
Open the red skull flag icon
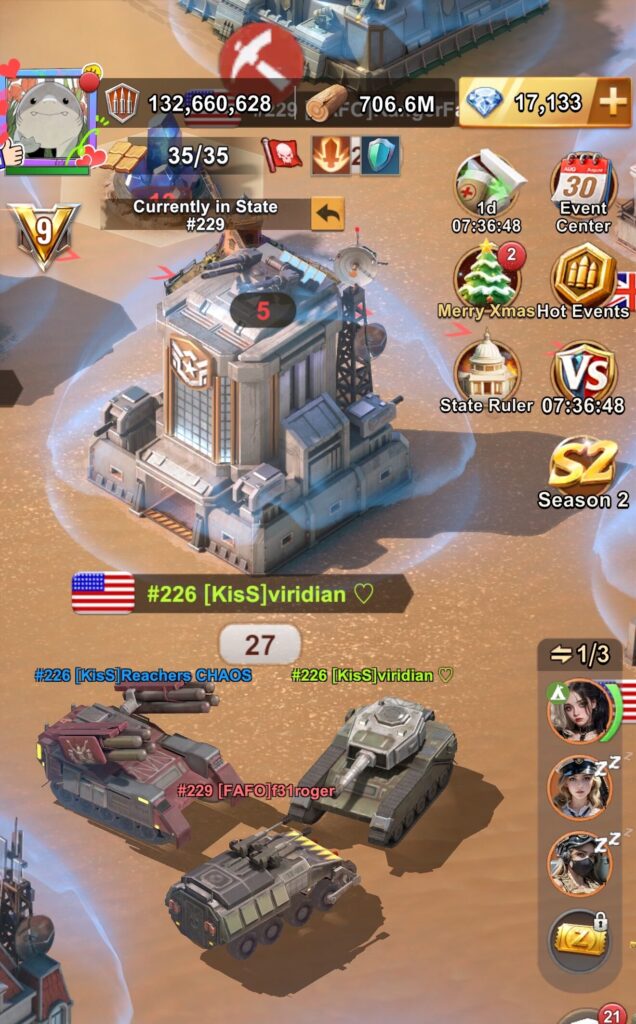[282, 155]
